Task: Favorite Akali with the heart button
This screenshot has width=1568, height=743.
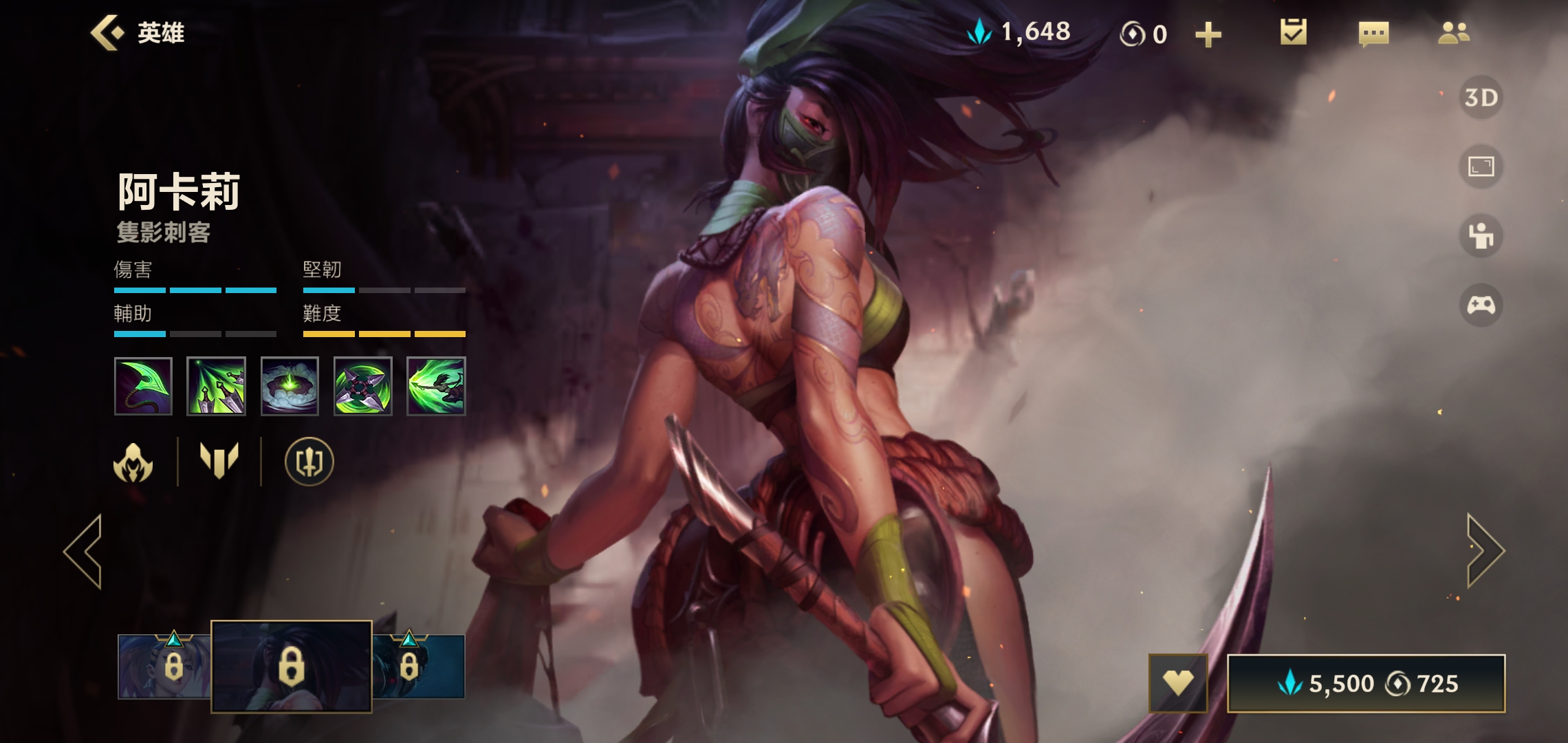Action: 1177,683
